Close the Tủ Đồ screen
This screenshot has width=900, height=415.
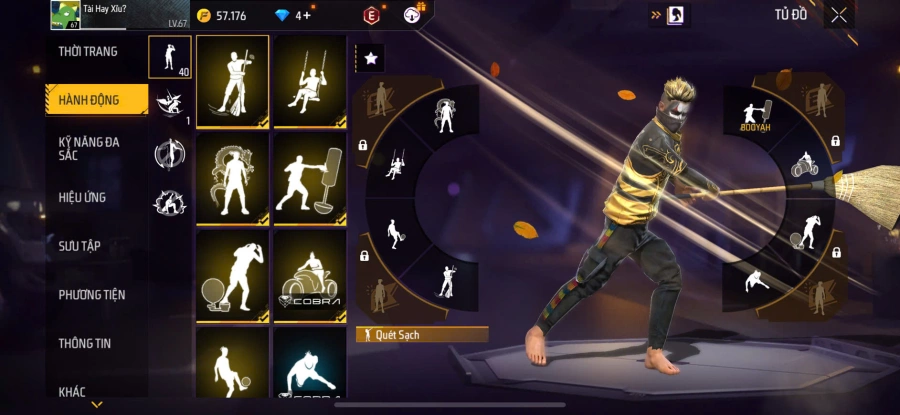coord(839,15)
